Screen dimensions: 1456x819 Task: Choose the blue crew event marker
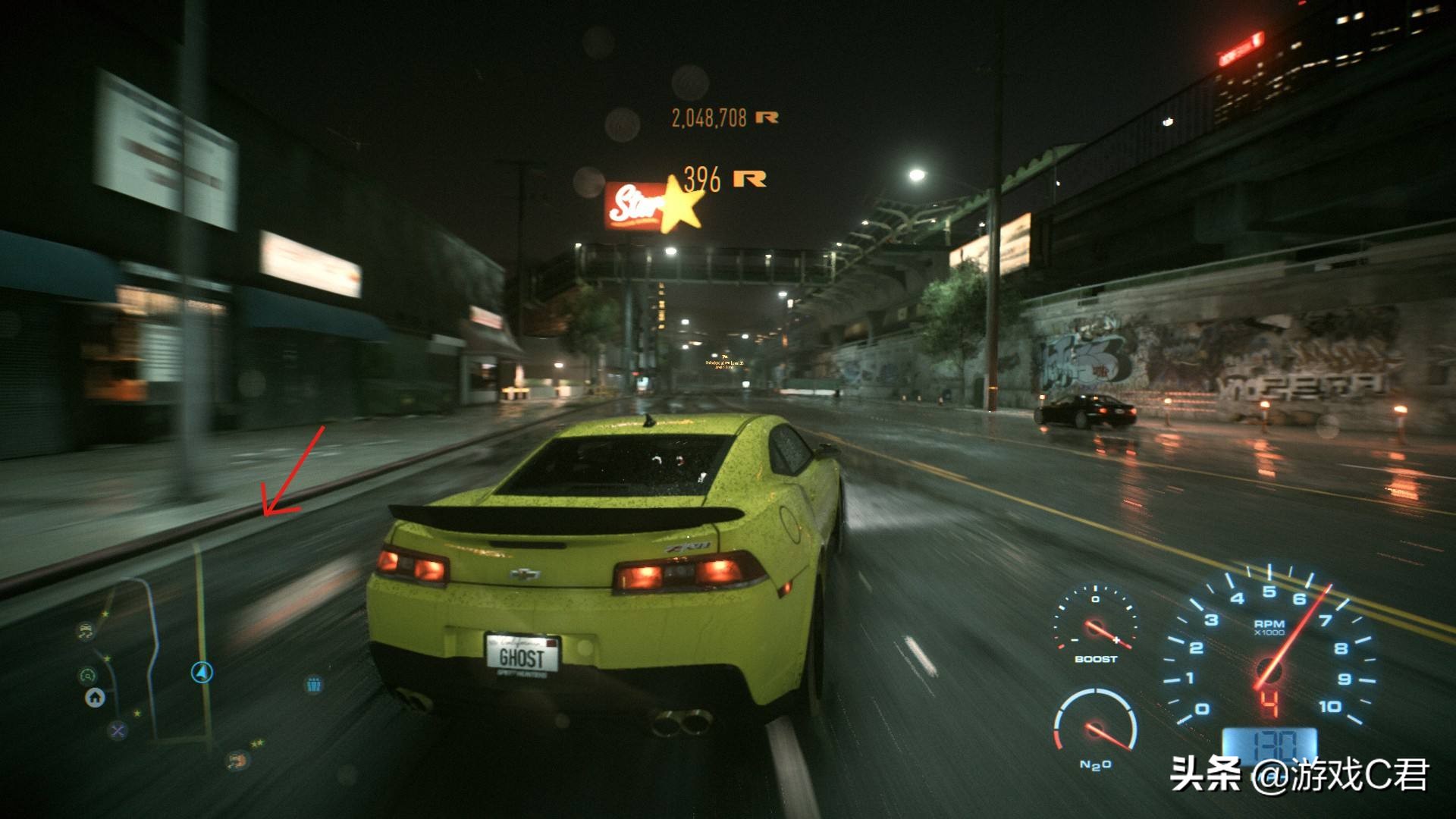coord(314,685)
